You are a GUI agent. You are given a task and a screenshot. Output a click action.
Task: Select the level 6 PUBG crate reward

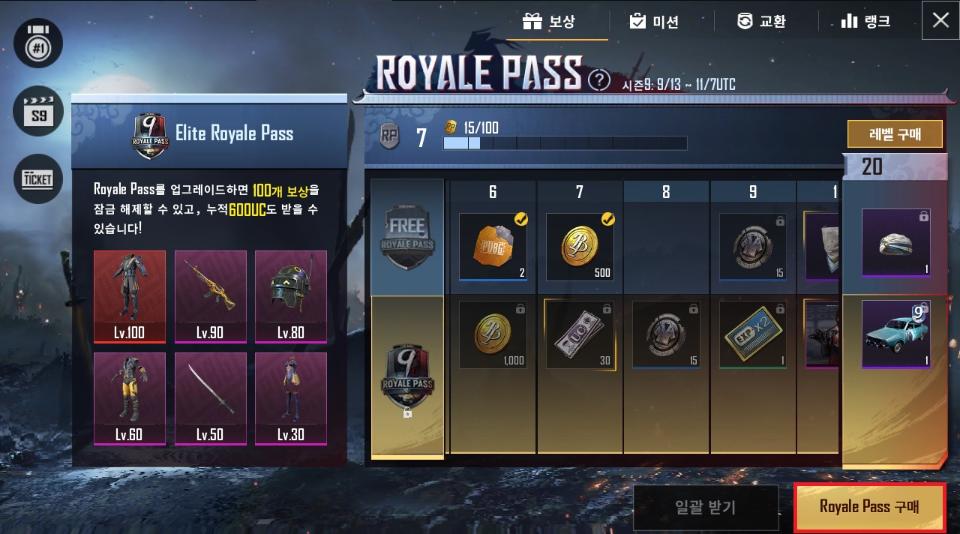tap(493, 245)
